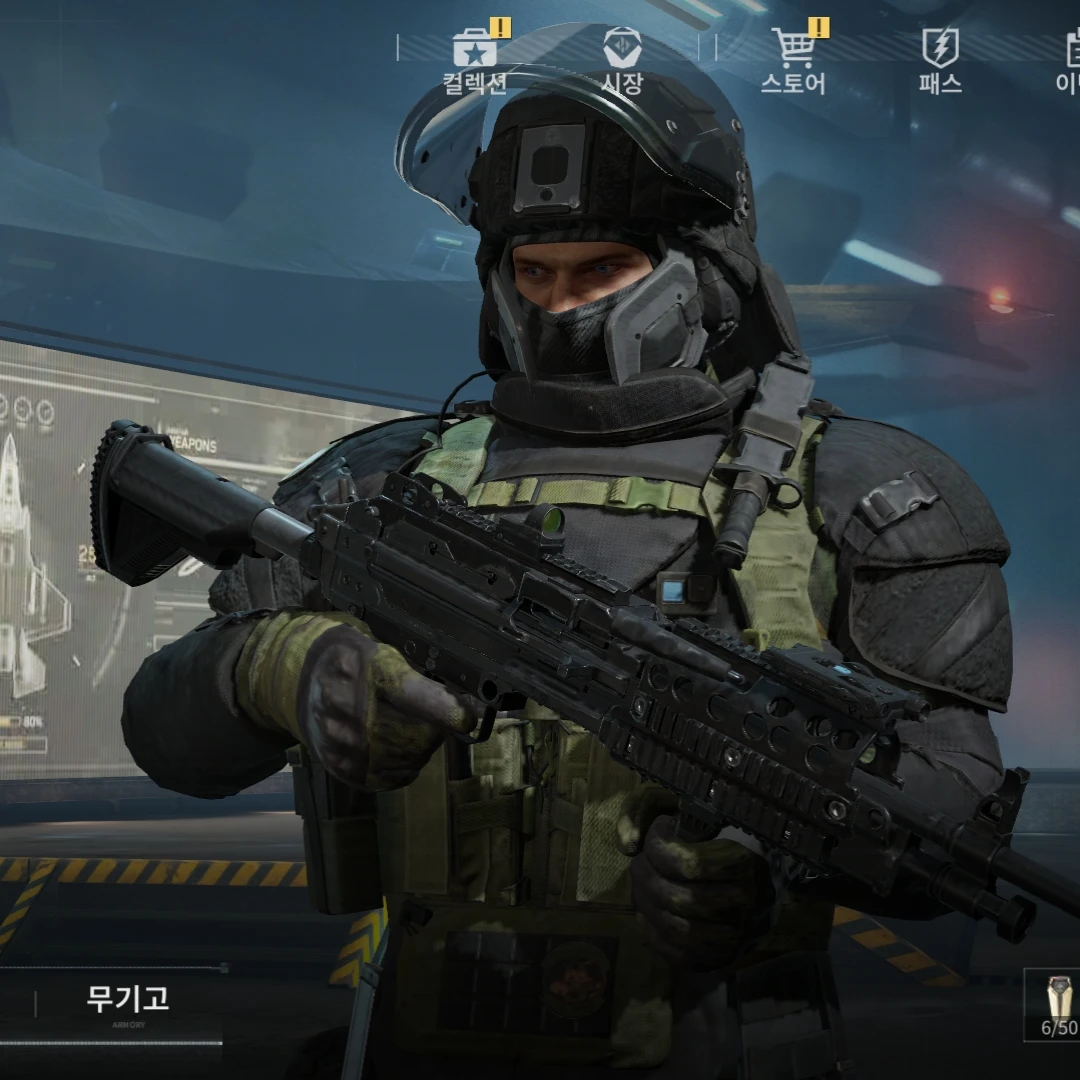The image size is (1080, 1080).
Task: Go to the 시장 (Market) screen
Action: 622,60
